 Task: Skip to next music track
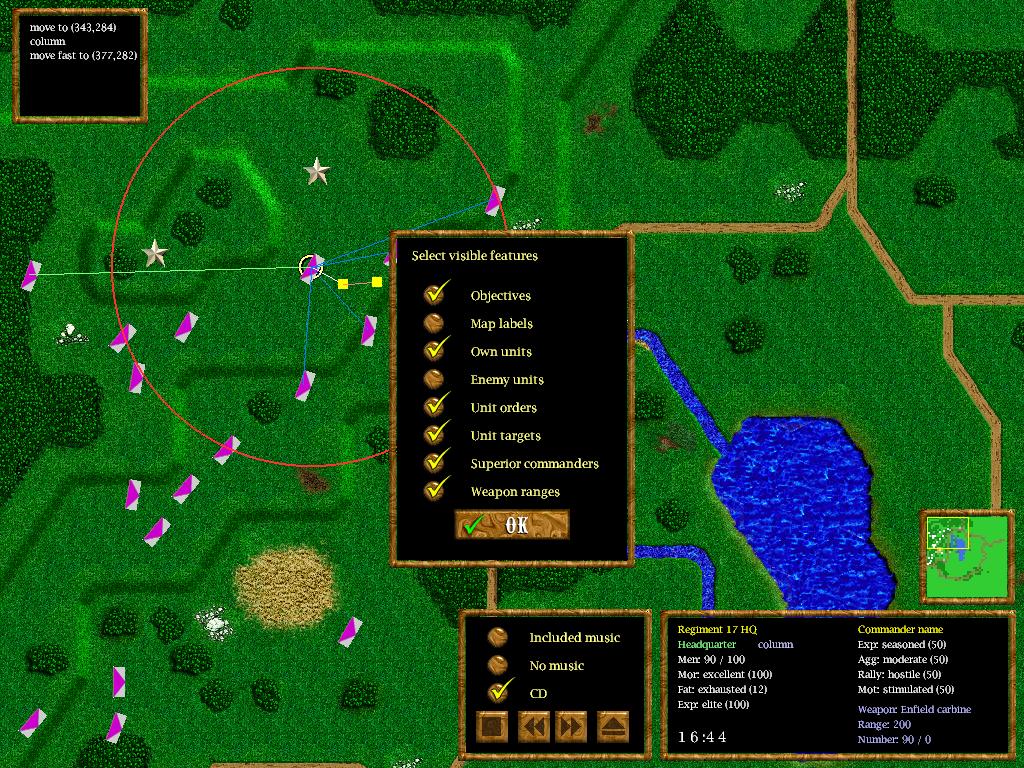click(x=572, y=727)
